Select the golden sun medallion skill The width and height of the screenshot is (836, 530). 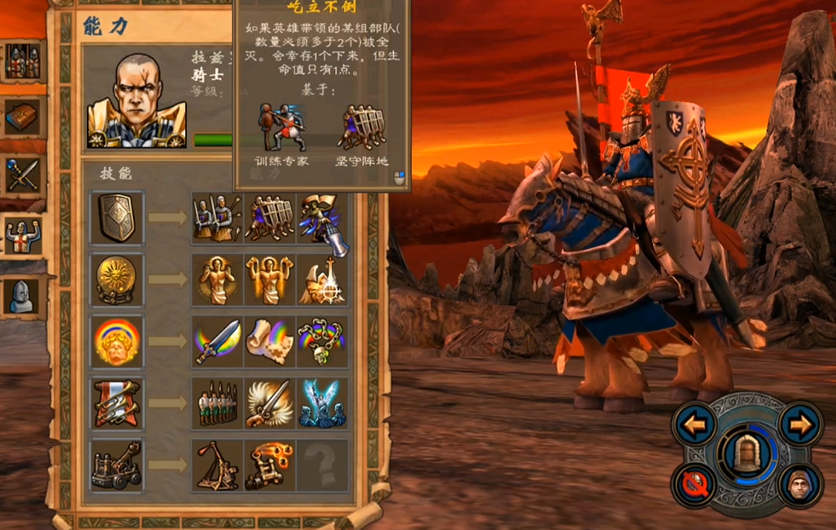tap(116, 280)
